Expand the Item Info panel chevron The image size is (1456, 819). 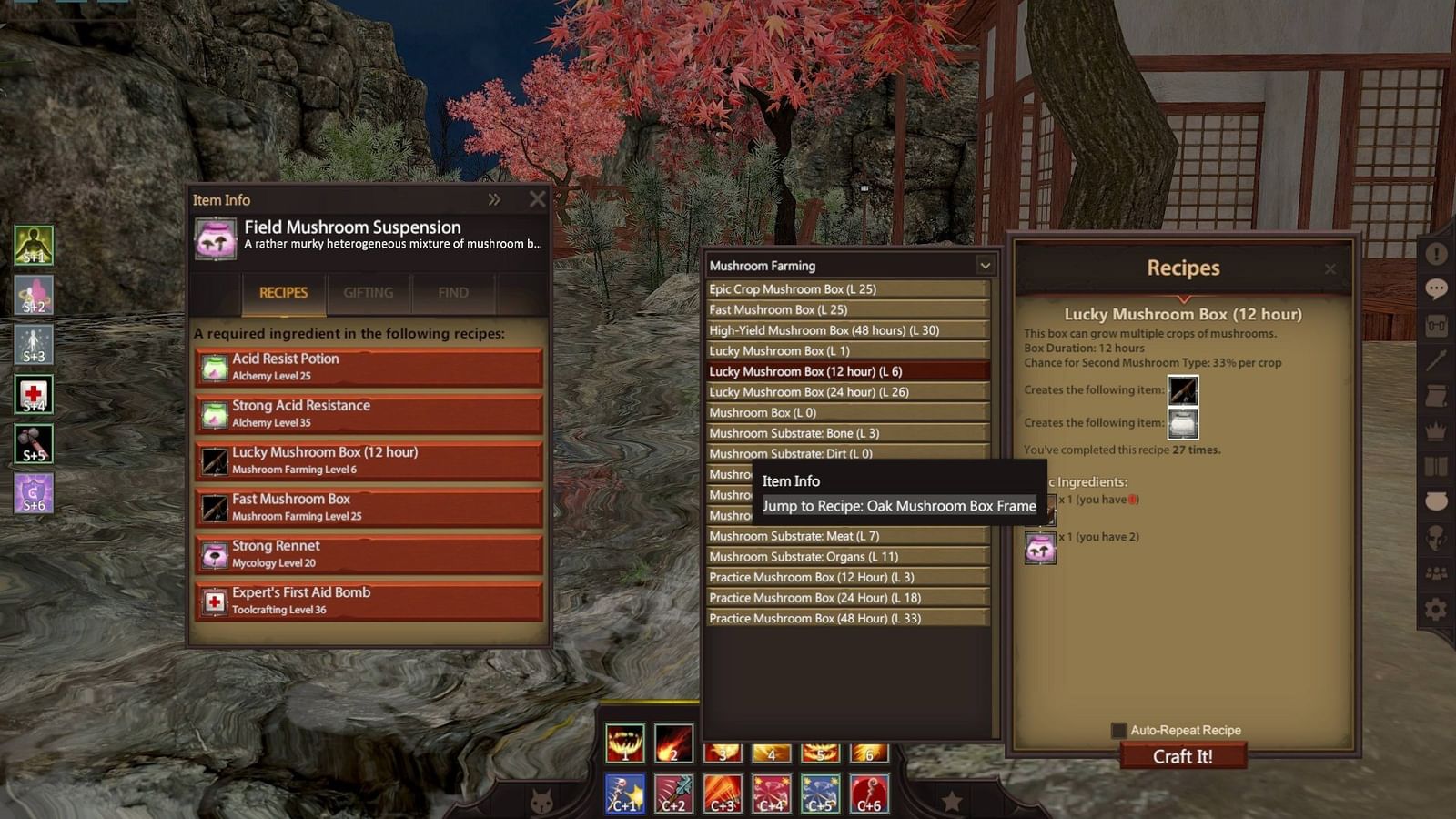(x=494, y=199)
